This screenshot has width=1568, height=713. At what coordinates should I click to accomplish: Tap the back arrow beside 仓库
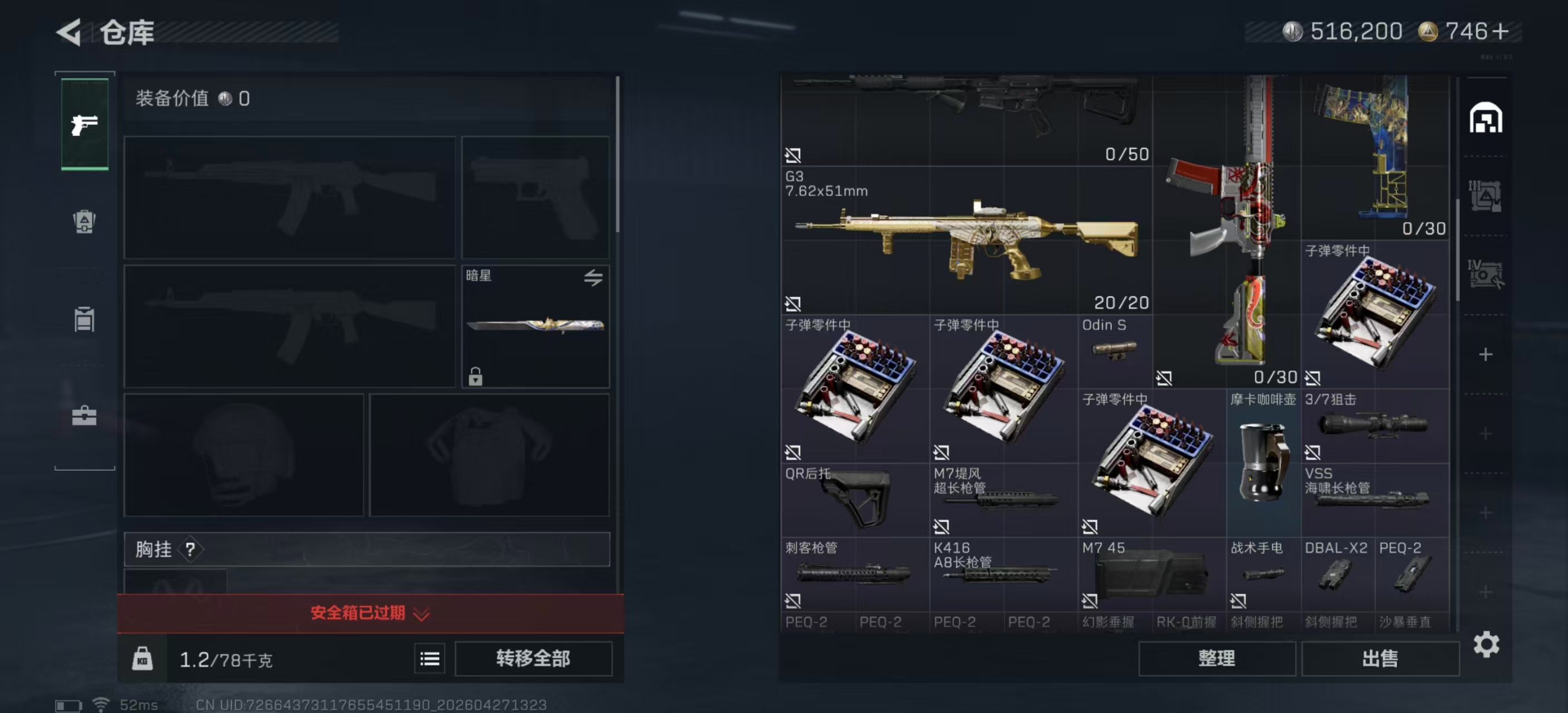coord(69,32)
